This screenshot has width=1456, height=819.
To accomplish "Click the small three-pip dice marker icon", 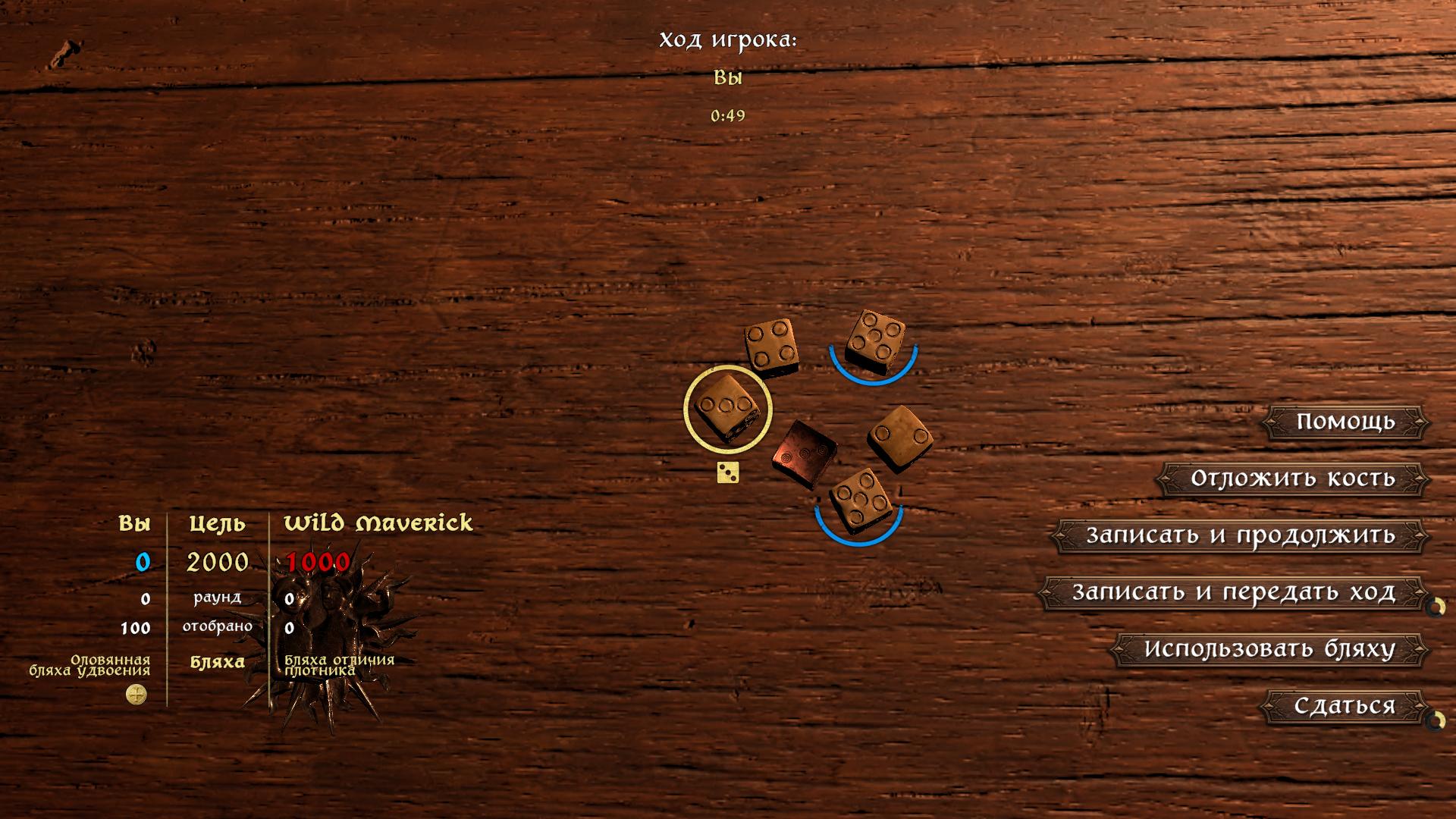I will (729, 473).
